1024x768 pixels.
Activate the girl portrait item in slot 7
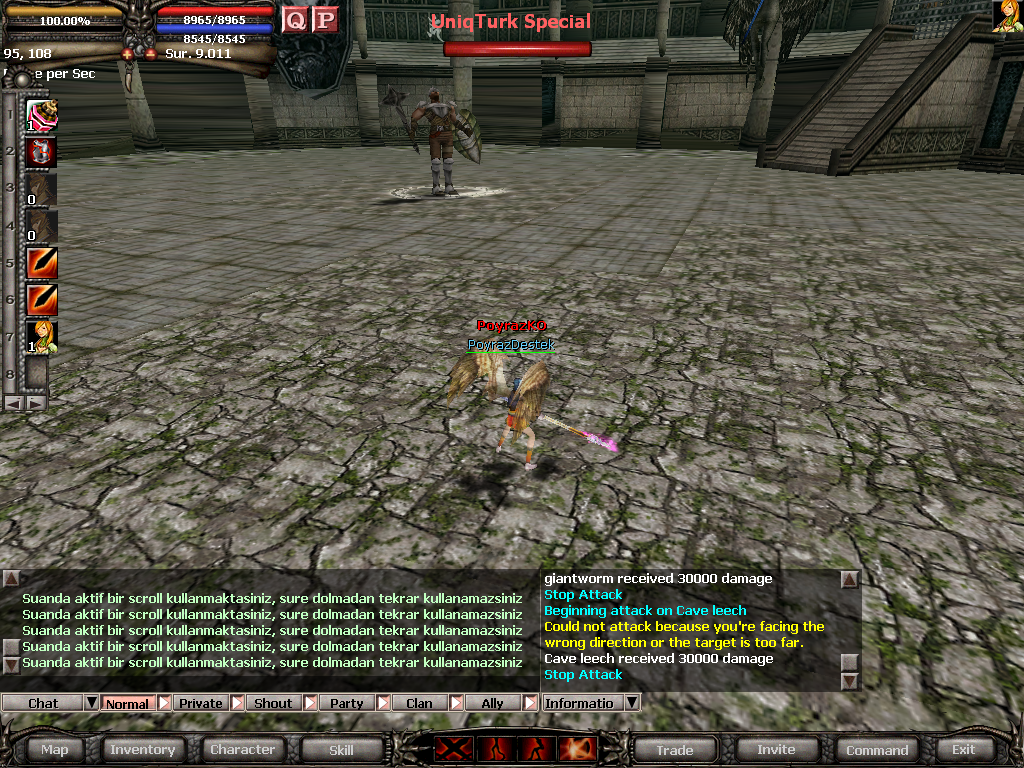tap(41, 337)
